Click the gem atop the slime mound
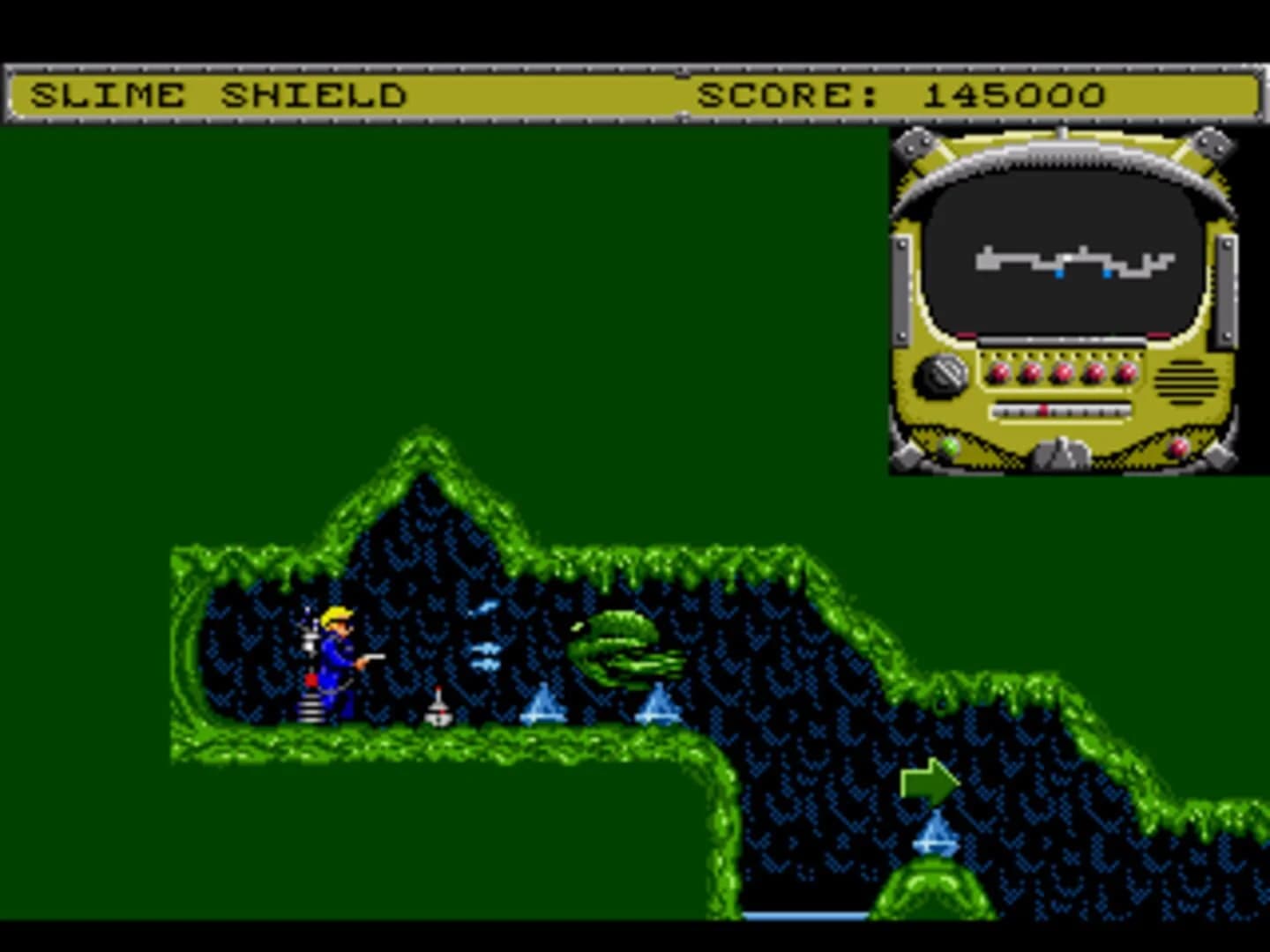1270x952 pixels. pyautogui.click(x=937, y=831)
